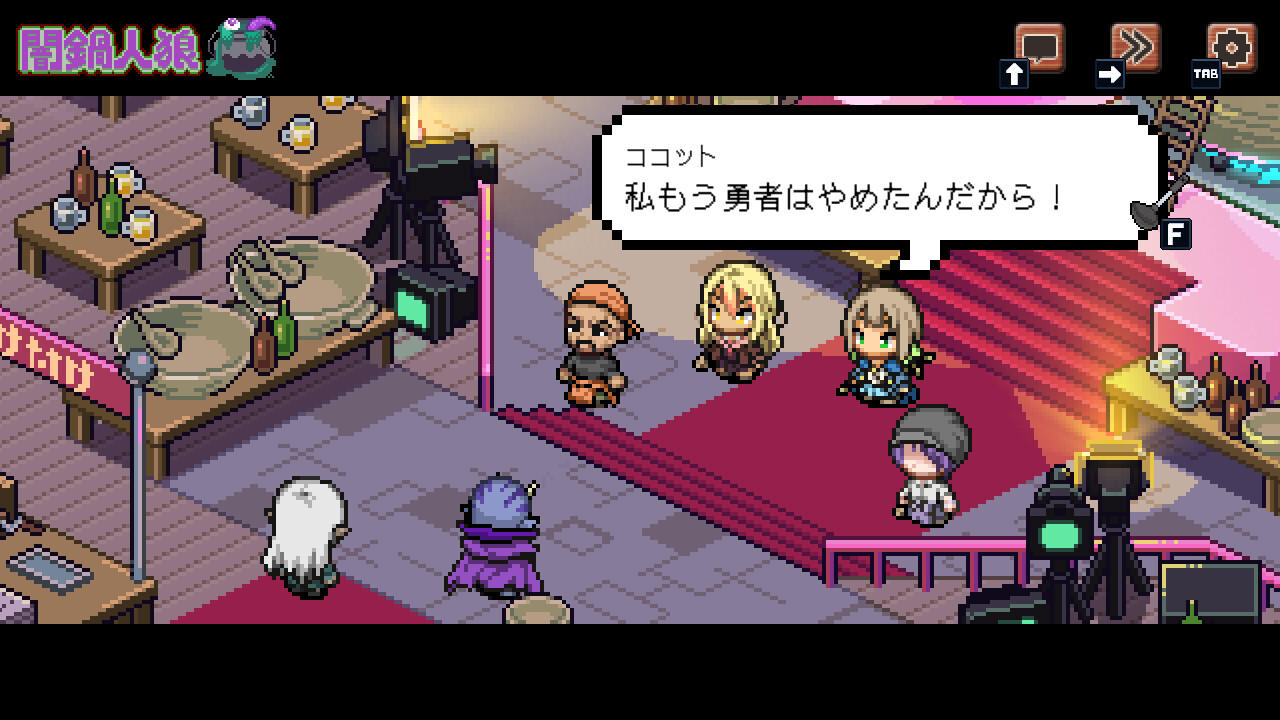1280x720 pixels.
Task: Enable options via the gear toggle
Action: pyautogui.click(x=1232, y=45)
